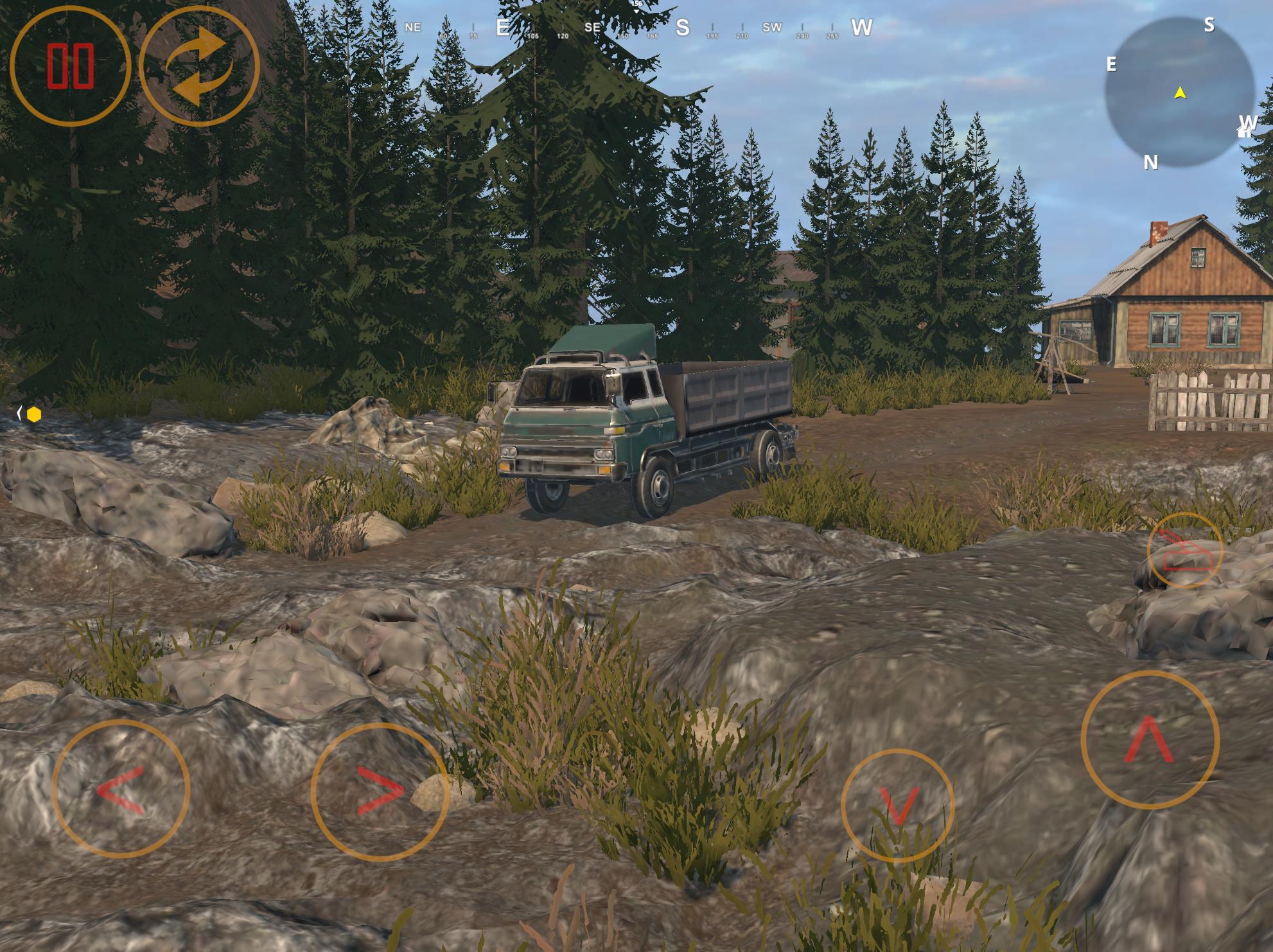Toggle the small red handbrake icon button

click(x=1185, y=551)
